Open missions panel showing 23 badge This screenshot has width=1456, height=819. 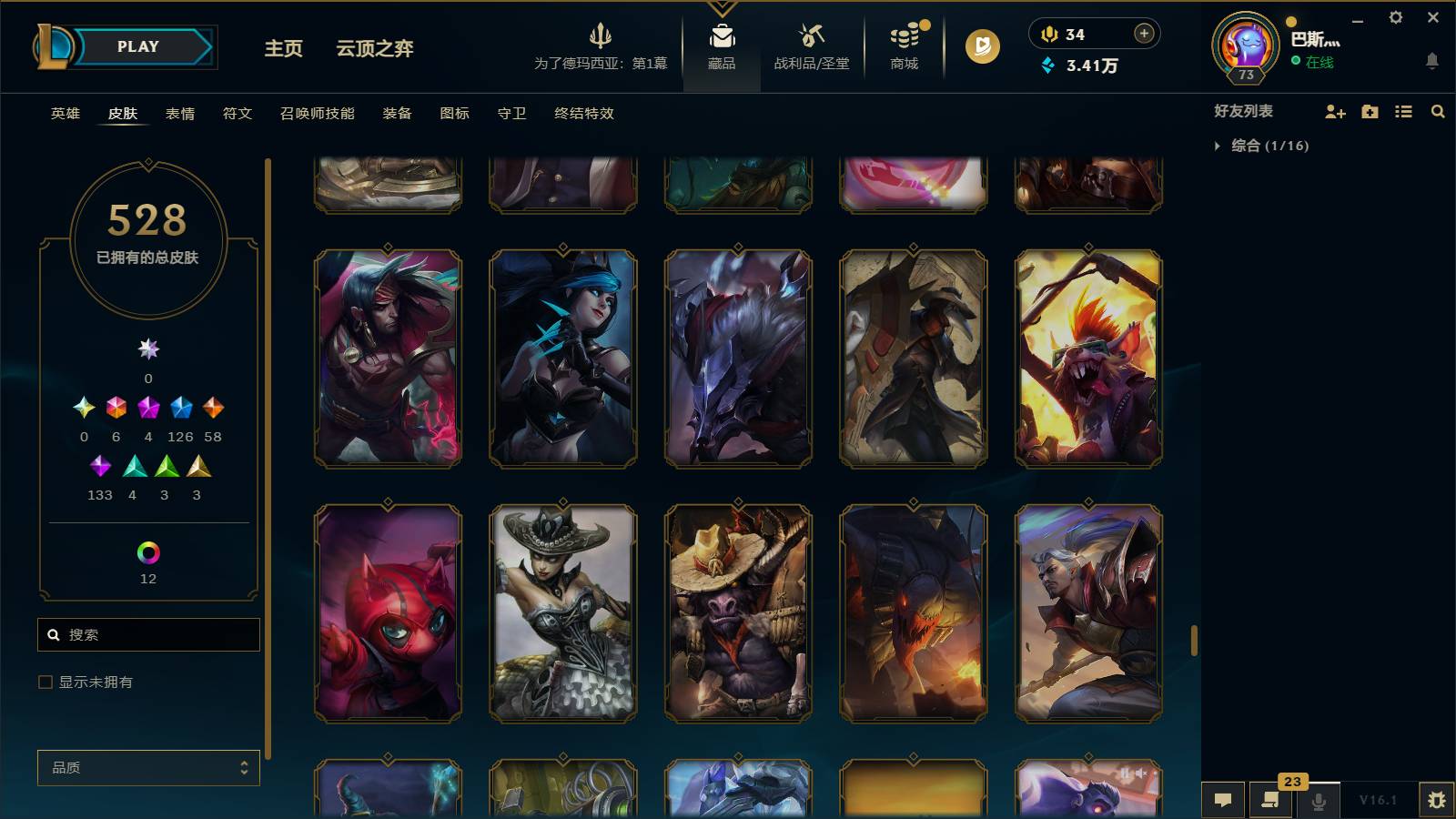point(1270,800)
